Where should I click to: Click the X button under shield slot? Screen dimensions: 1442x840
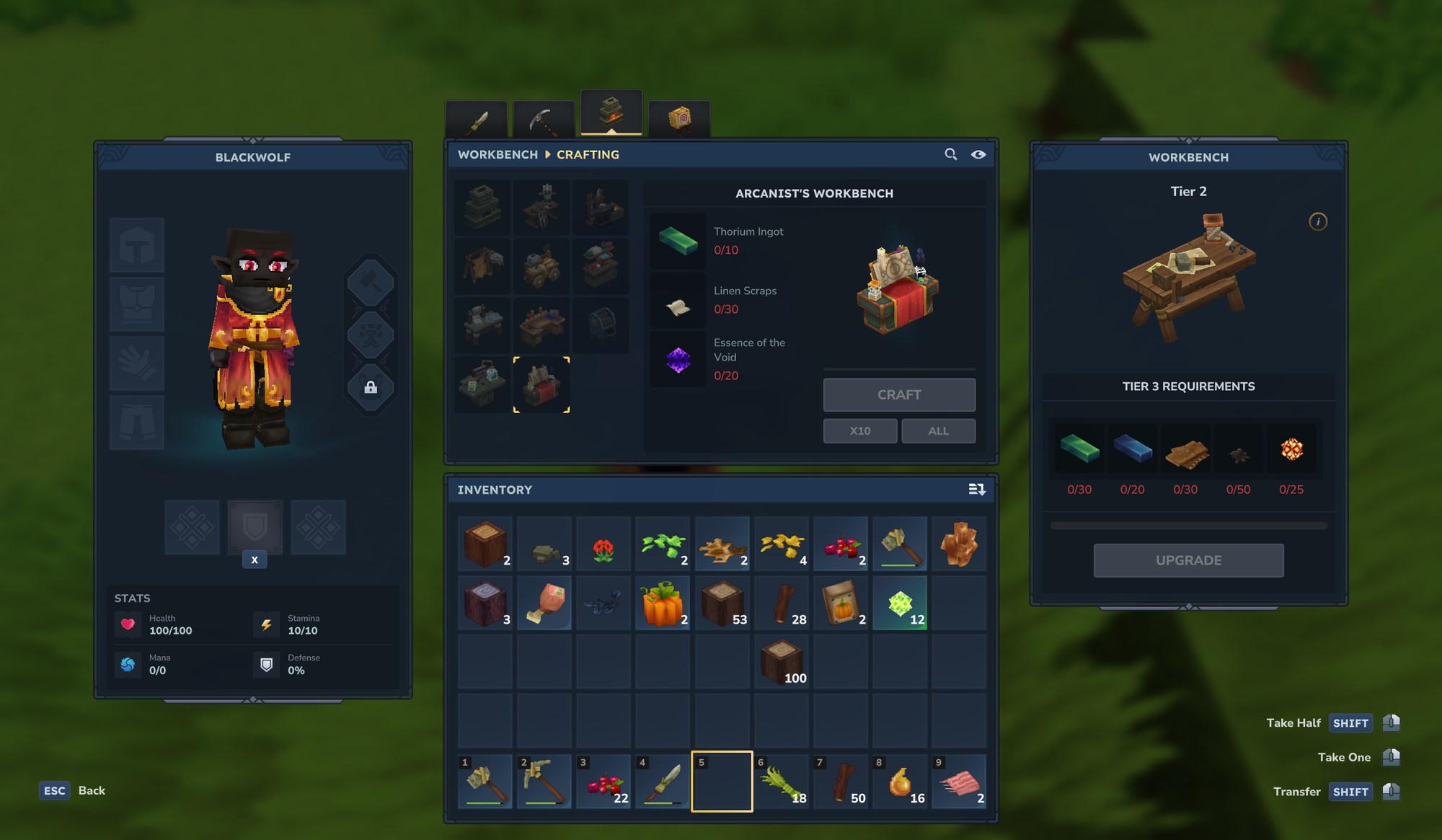click(x=255, y=560)
